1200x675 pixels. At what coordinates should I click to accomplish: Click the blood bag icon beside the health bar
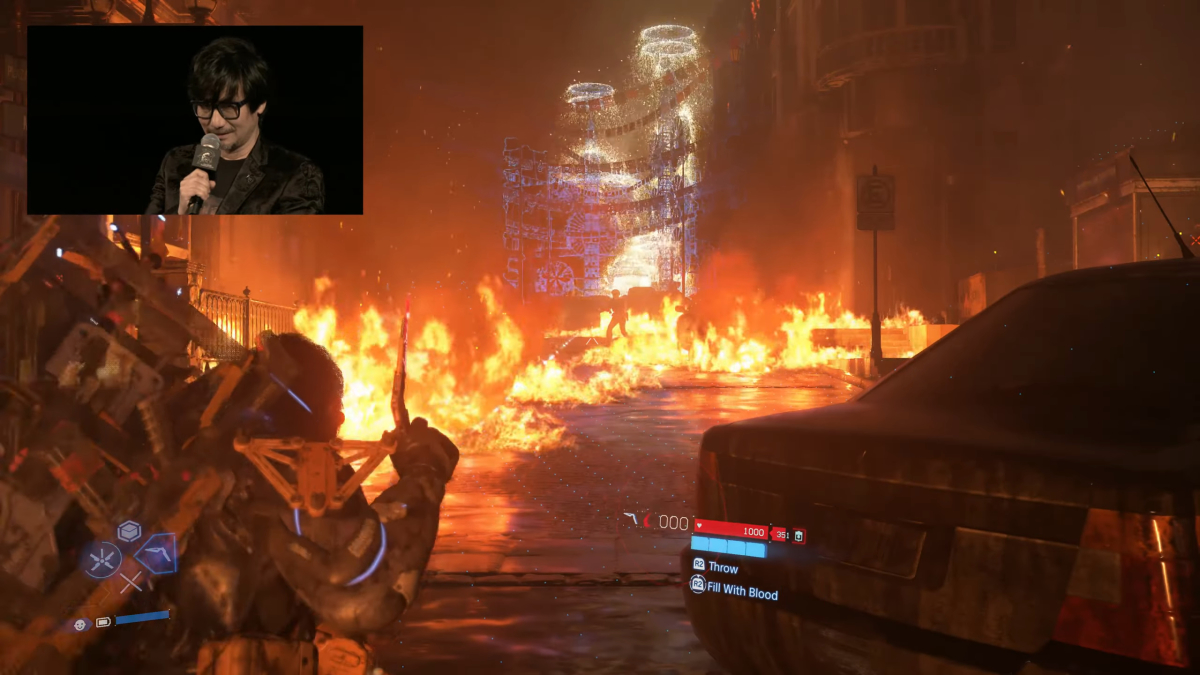(x=798, y=535)
